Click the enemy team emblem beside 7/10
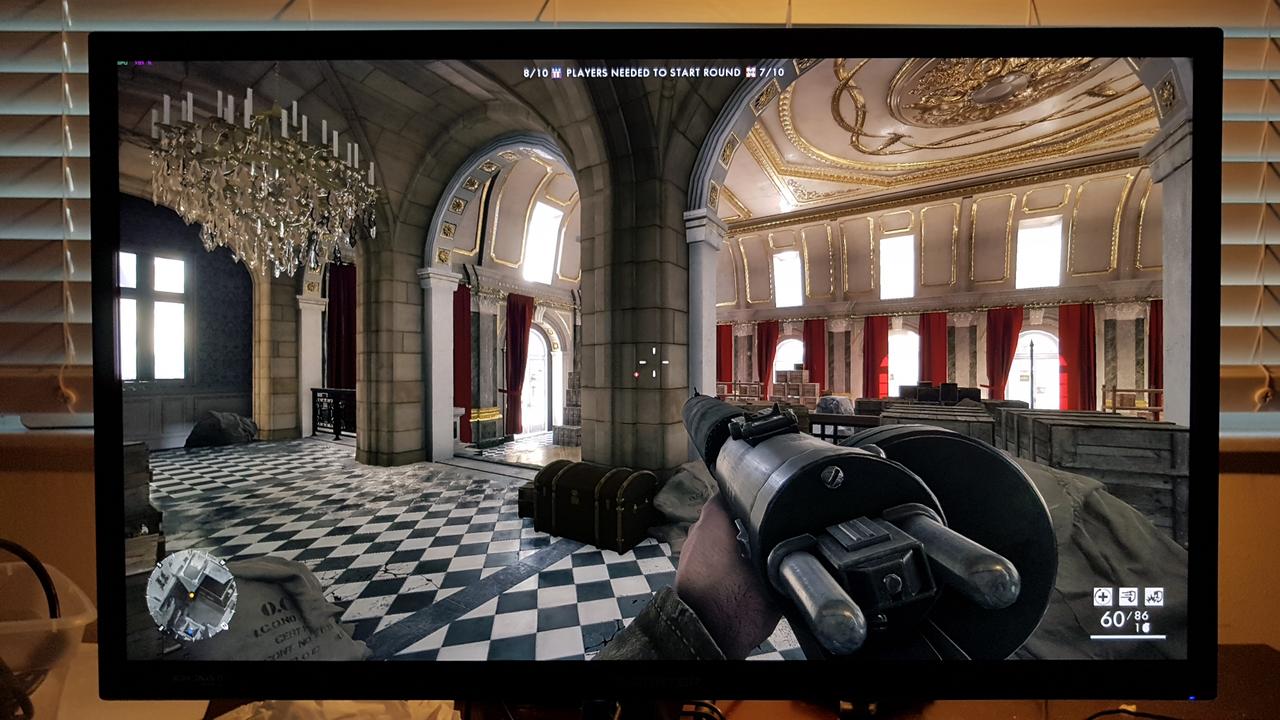 (752, 72)
